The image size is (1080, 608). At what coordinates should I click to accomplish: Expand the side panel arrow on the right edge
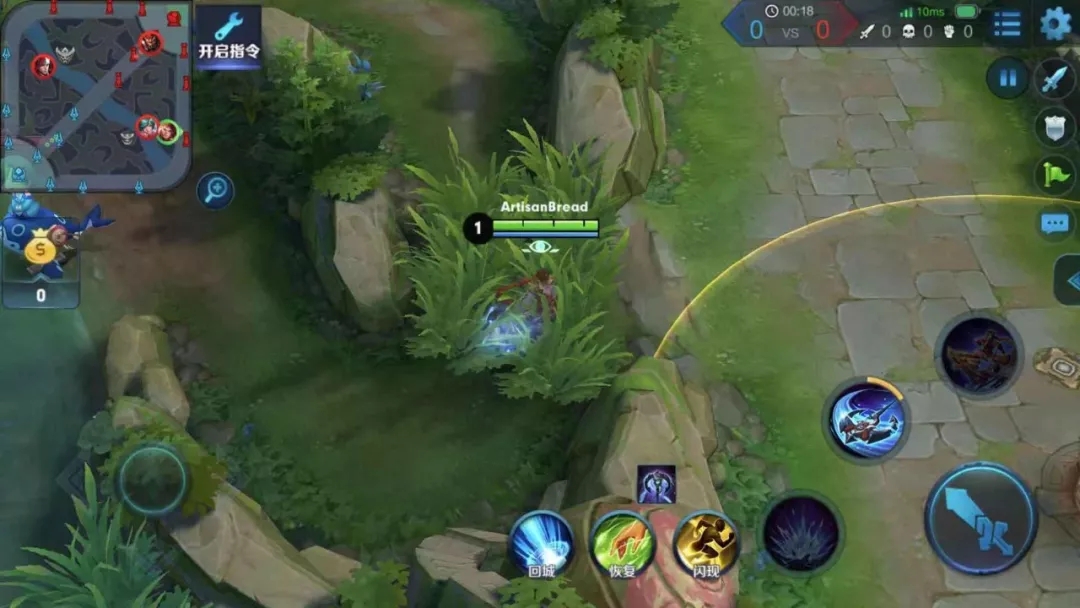(x=1069, y=281)
